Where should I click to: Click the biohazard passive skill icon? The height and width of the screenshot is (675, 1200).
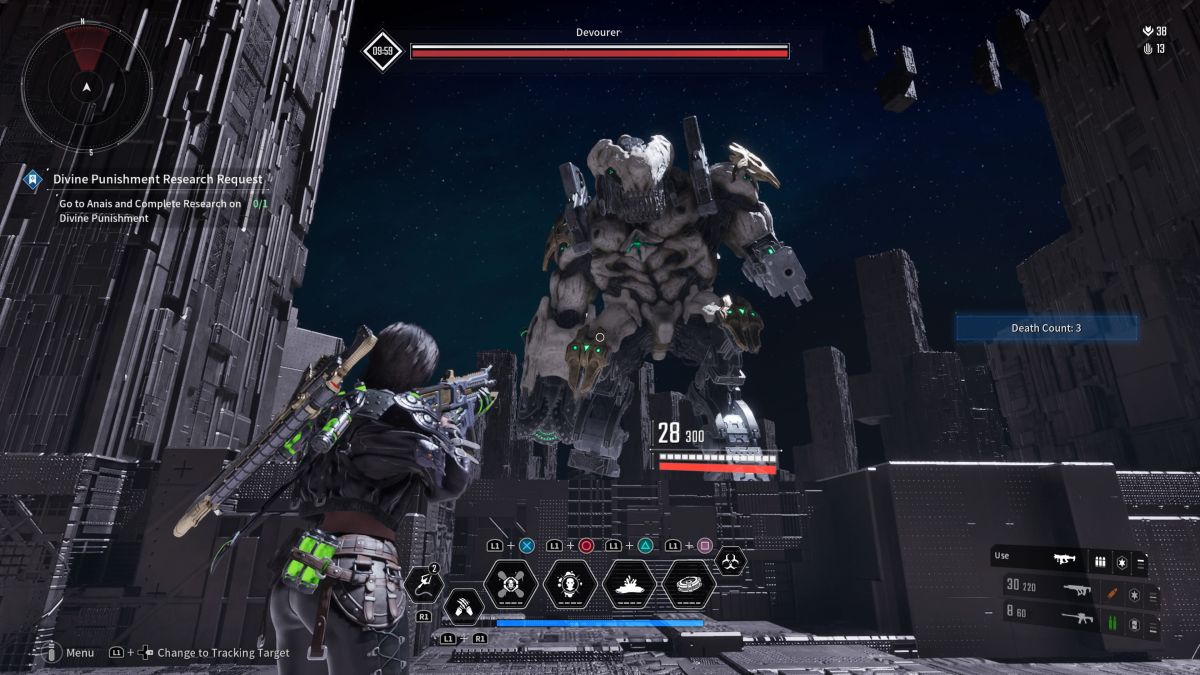click(731, 561)
